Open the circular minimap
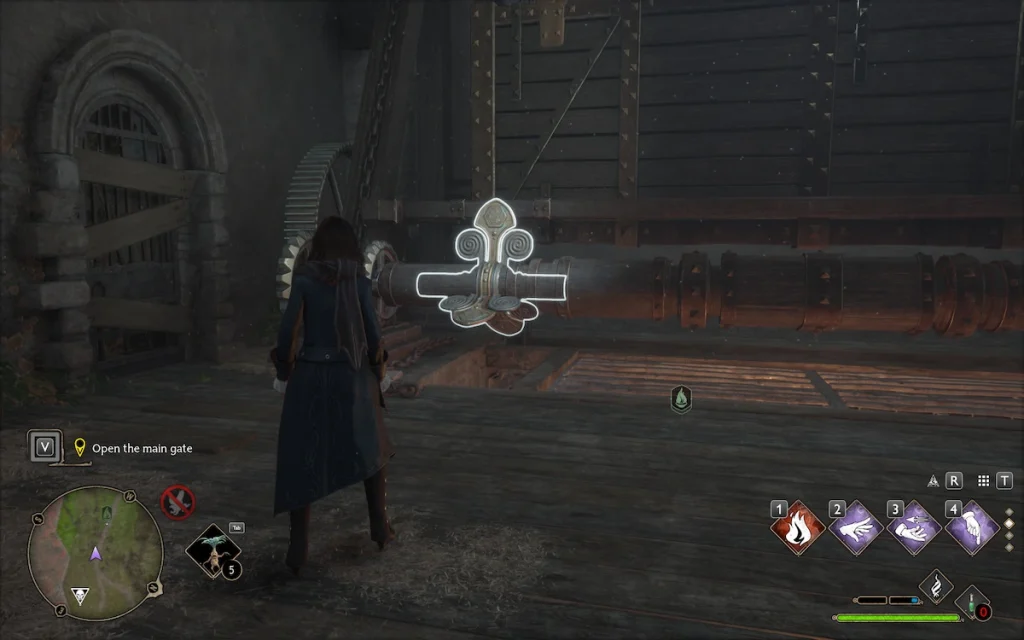The width and height of the screenshot is (1024, 640). [95, 540]
